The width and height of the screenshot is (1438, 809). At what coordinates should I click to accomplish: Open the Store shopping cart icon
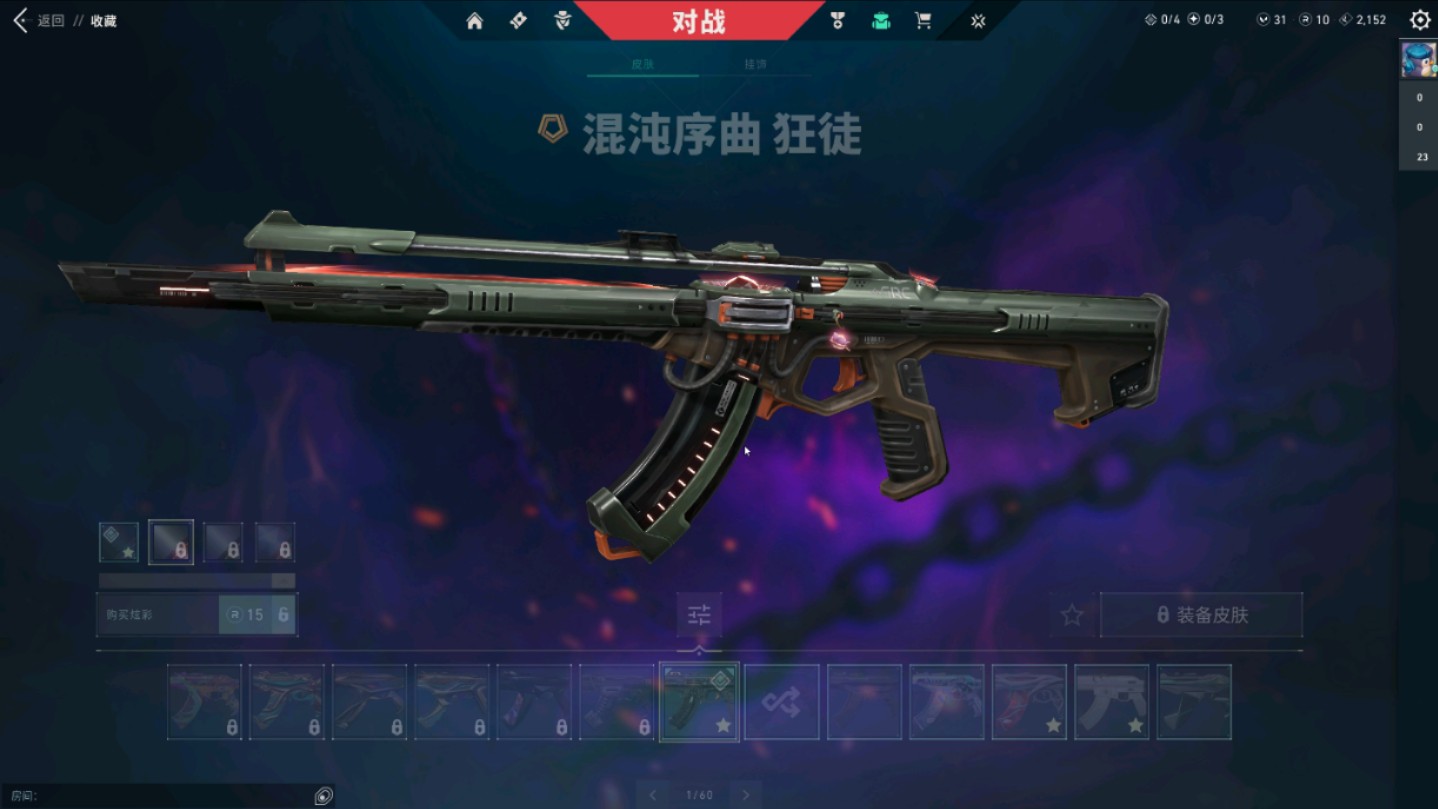(x=924, y=19)
